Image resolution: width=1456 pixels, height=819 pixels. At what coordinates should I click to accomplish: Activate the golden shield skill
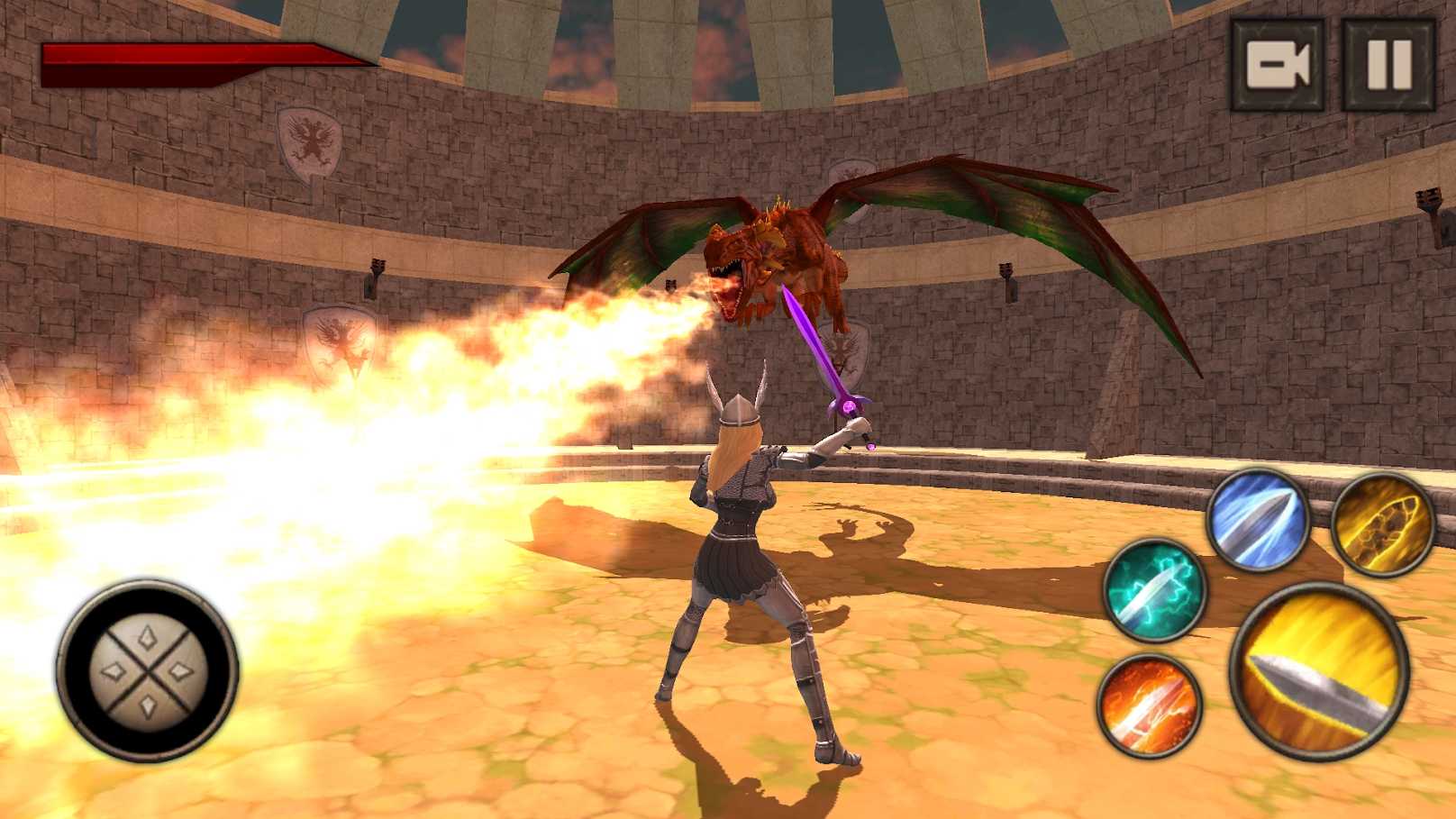(x=1383, y=523)
